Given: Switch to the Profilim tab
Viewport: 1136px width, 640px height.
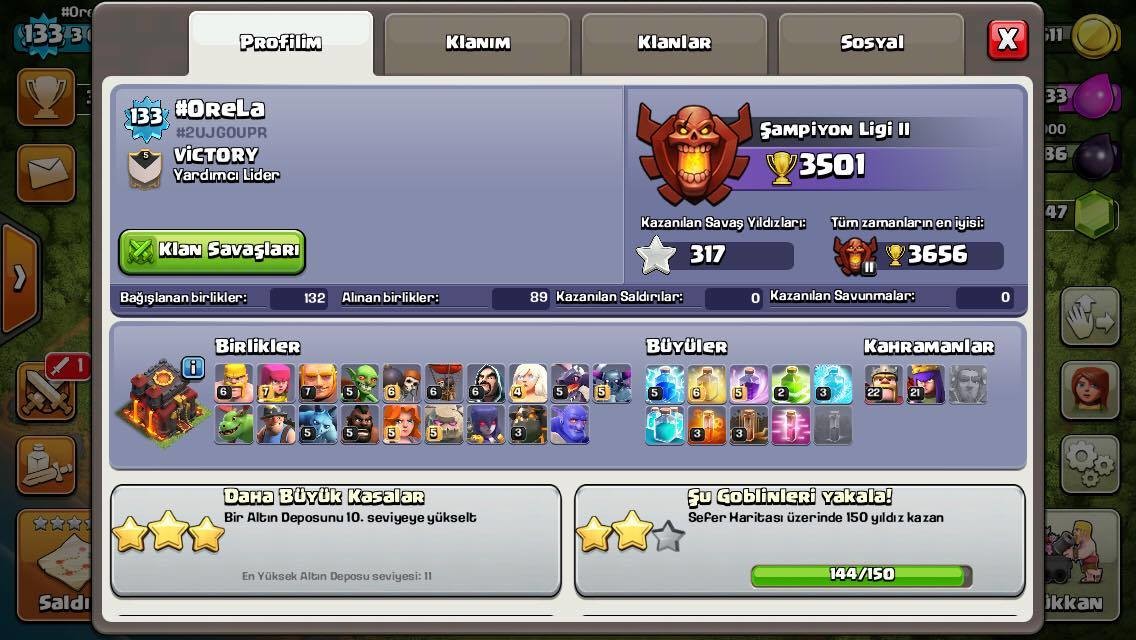Looking at the screenshot, I should coord(280,43).
